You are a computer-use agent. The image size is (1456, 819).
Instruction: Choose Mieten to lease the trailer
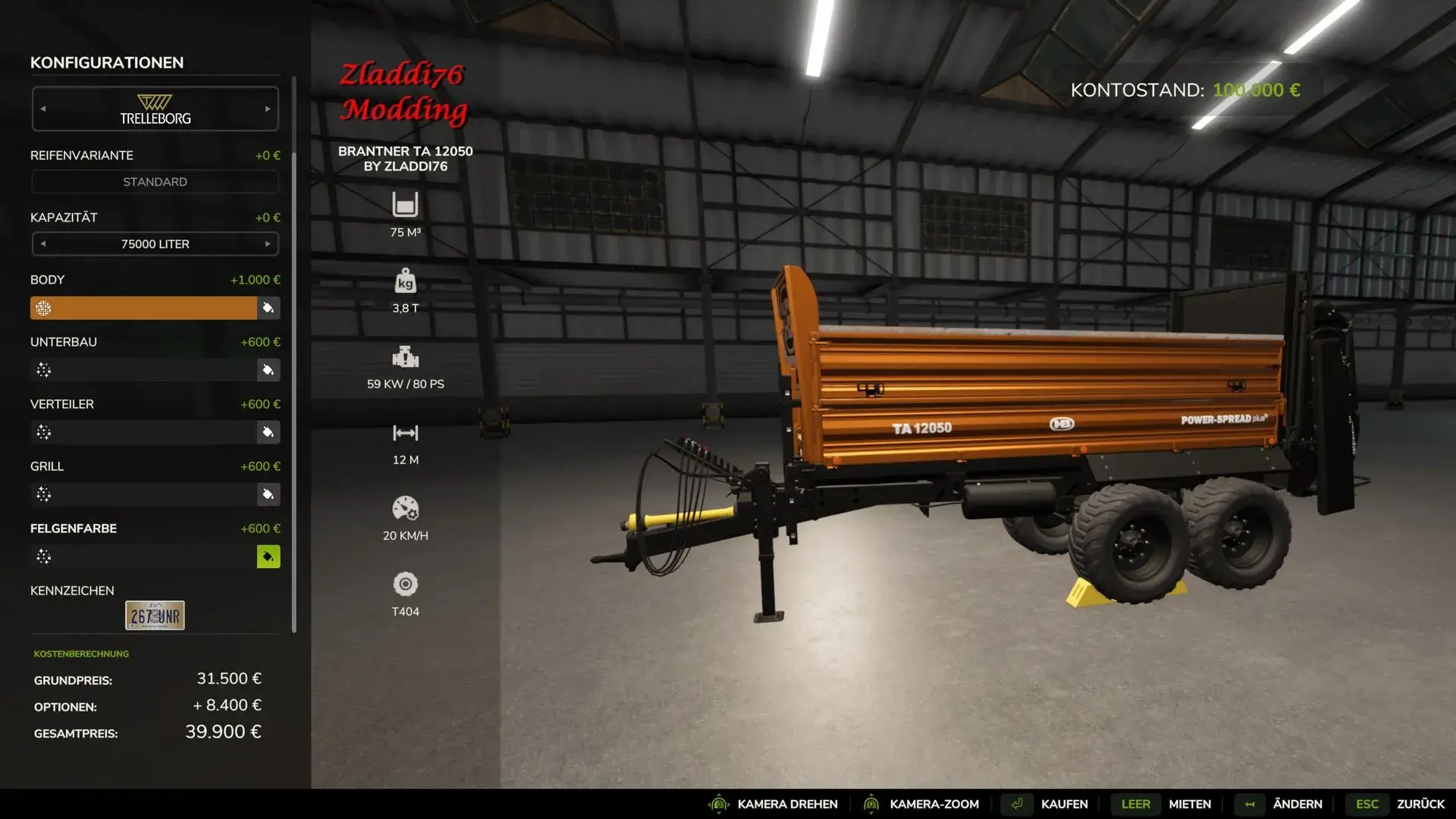point(1189,804)
